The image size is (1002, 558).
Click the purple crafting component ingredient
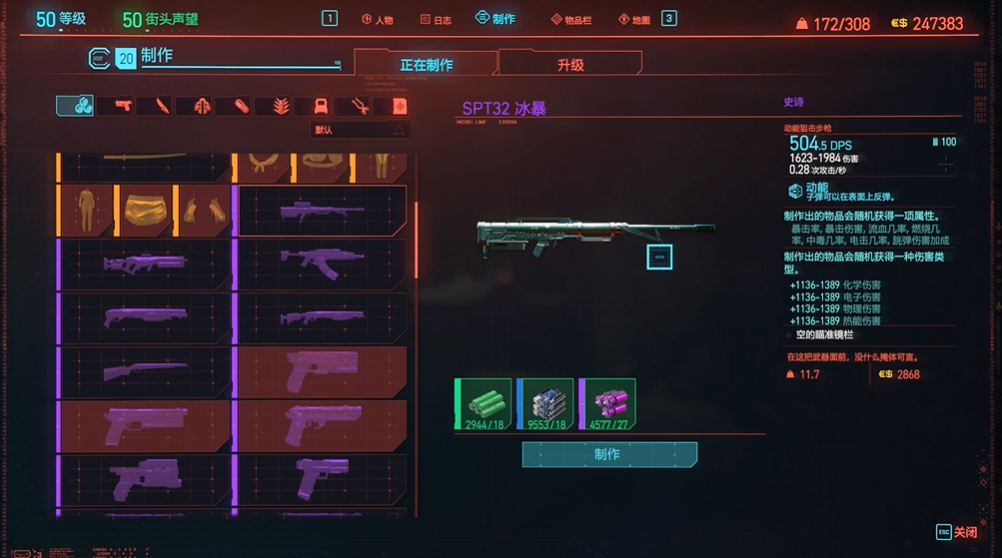[x=607, y=404]
